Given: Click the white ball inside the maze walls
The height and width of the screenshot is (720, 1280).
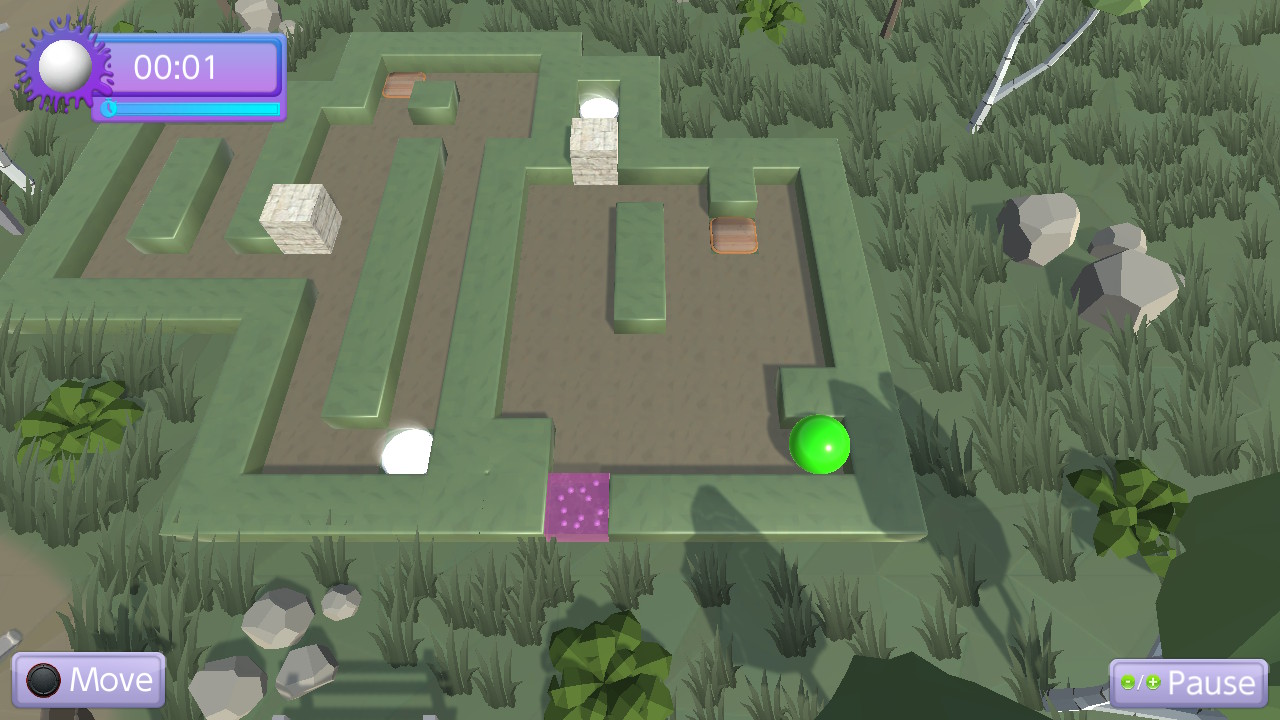Looking at the screenshot, I should (x=404, y=450).
